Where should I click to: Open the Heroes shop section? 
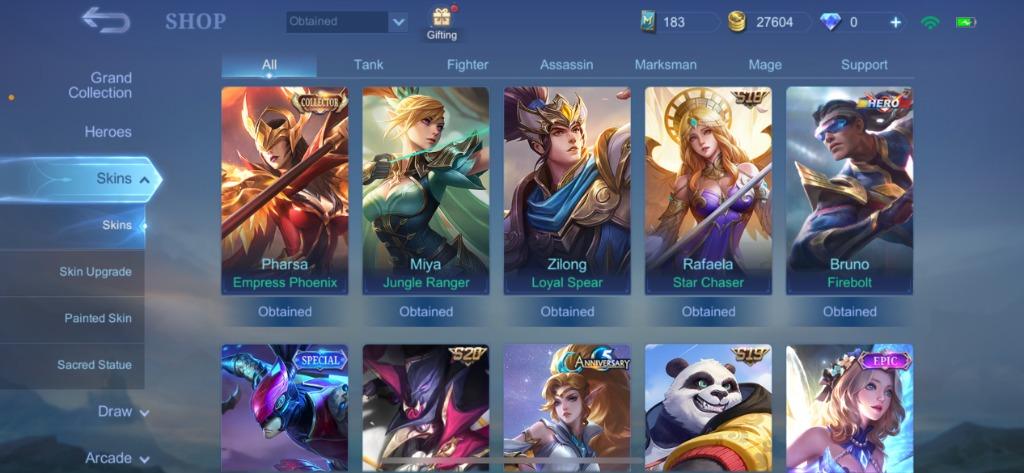pyautogui.click(x=108, y=132)
